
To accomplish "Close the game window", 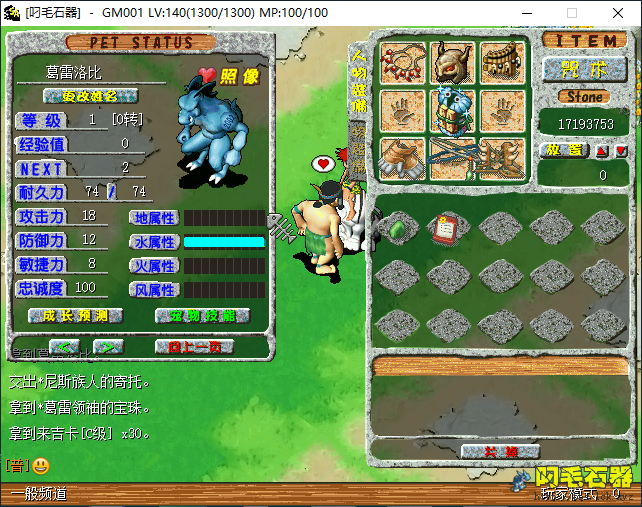I will [x=619, y=13].
